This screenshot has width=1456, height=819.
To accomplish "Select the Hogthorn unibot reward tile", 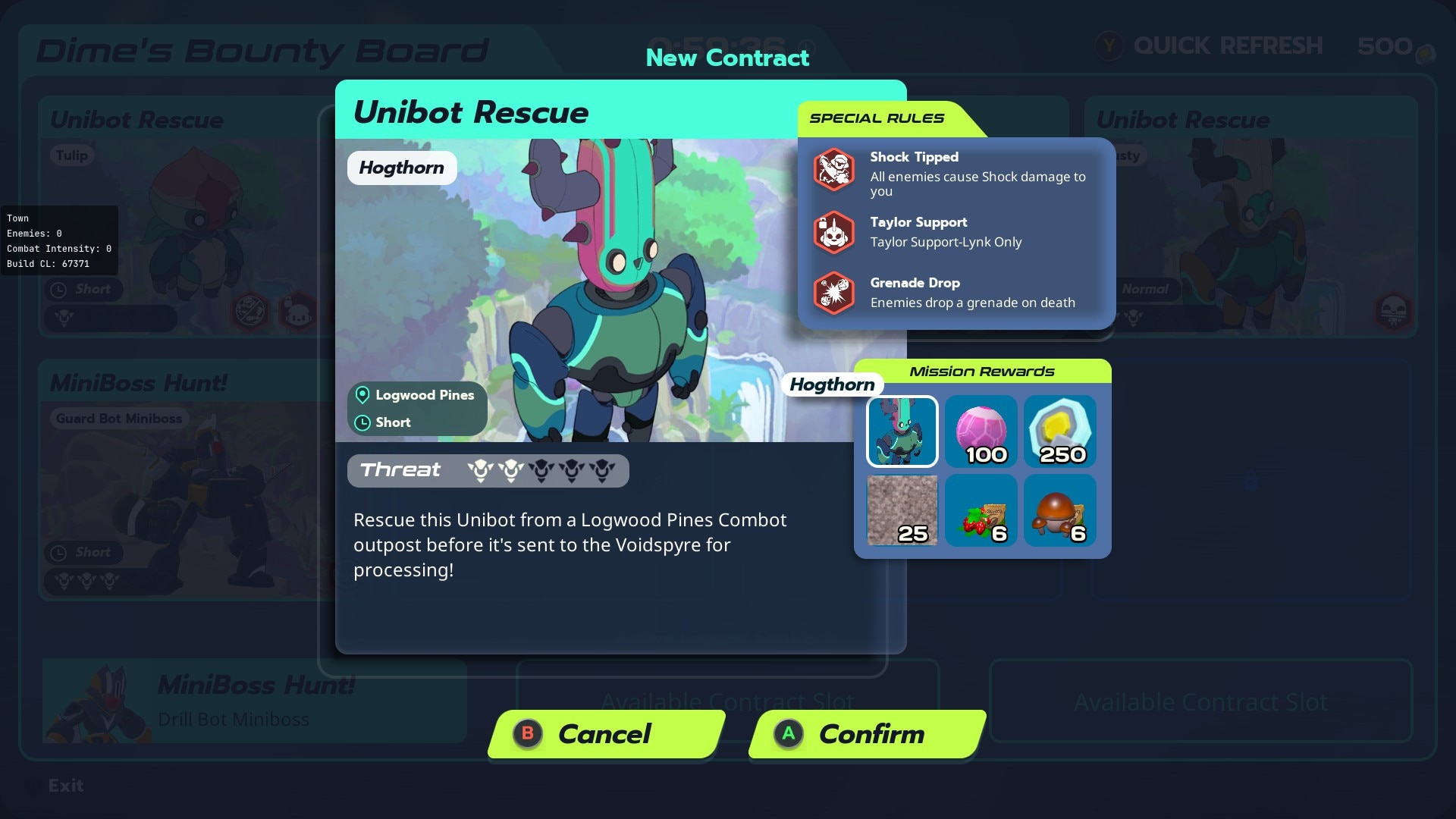I will pos(902,431).
